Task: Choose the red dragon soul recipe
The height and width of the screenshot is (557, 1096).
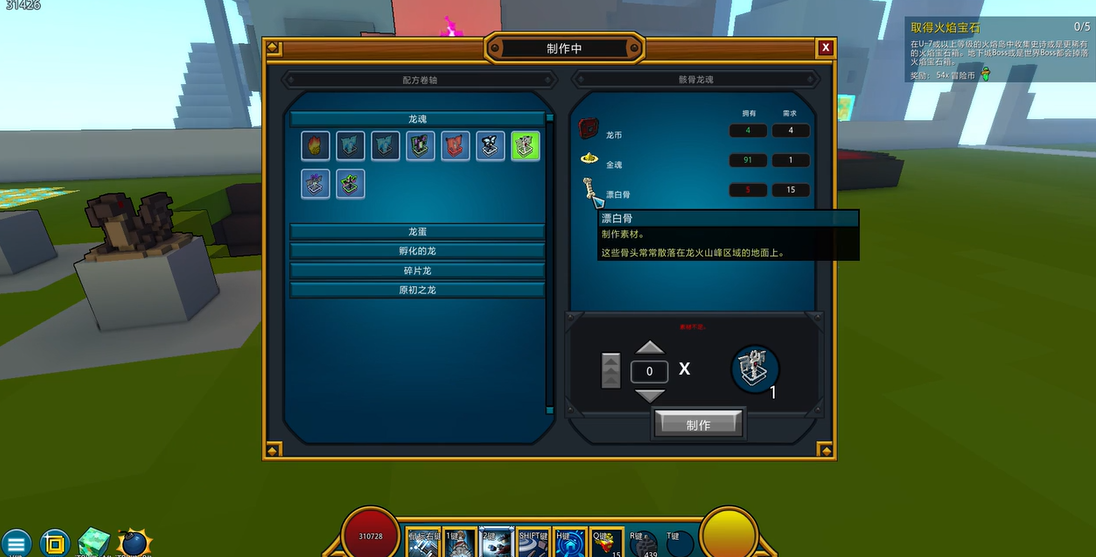Action: pos(456,146)
